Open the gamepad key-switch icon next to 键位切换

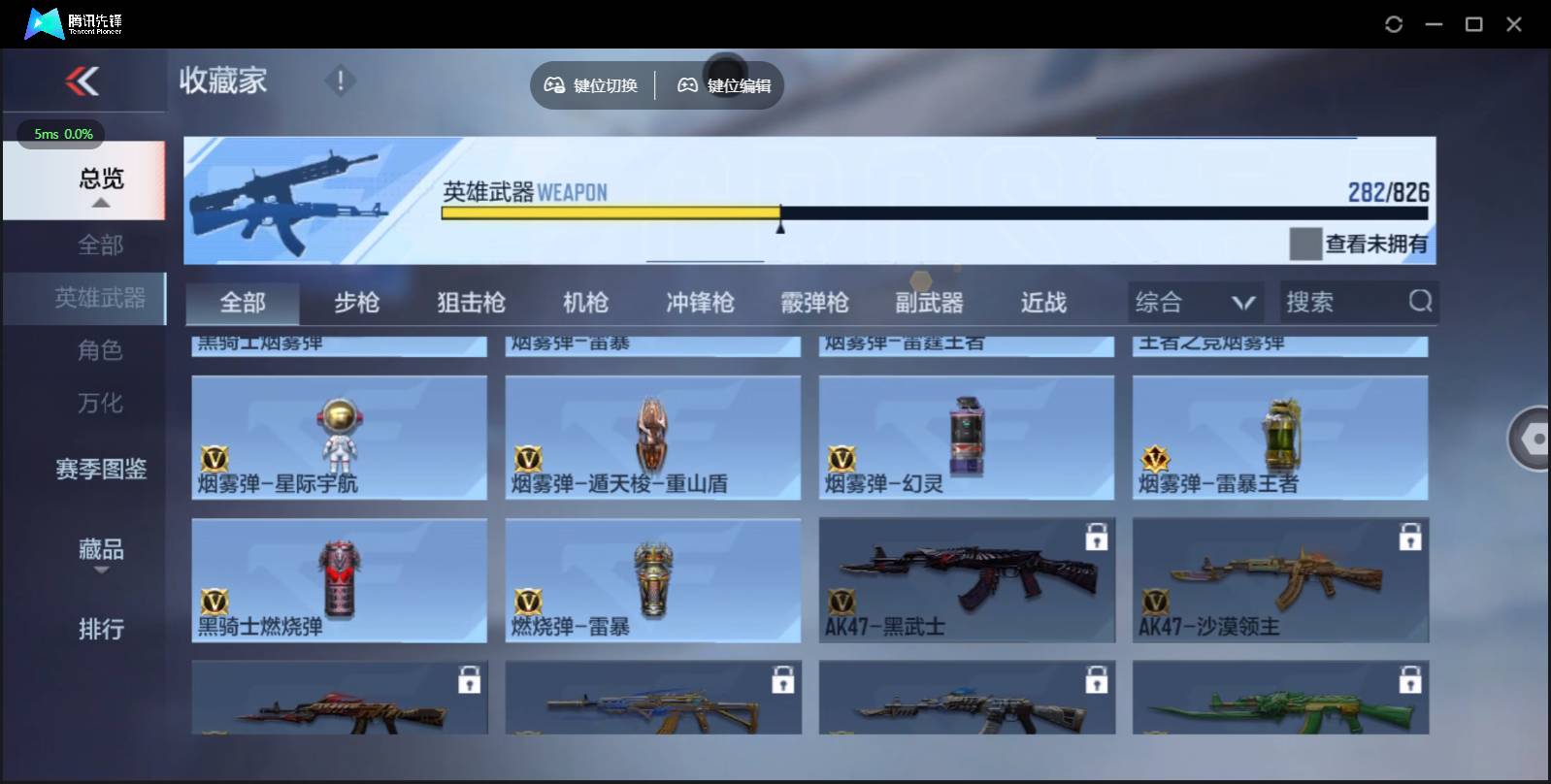click(x=555, y=84)
